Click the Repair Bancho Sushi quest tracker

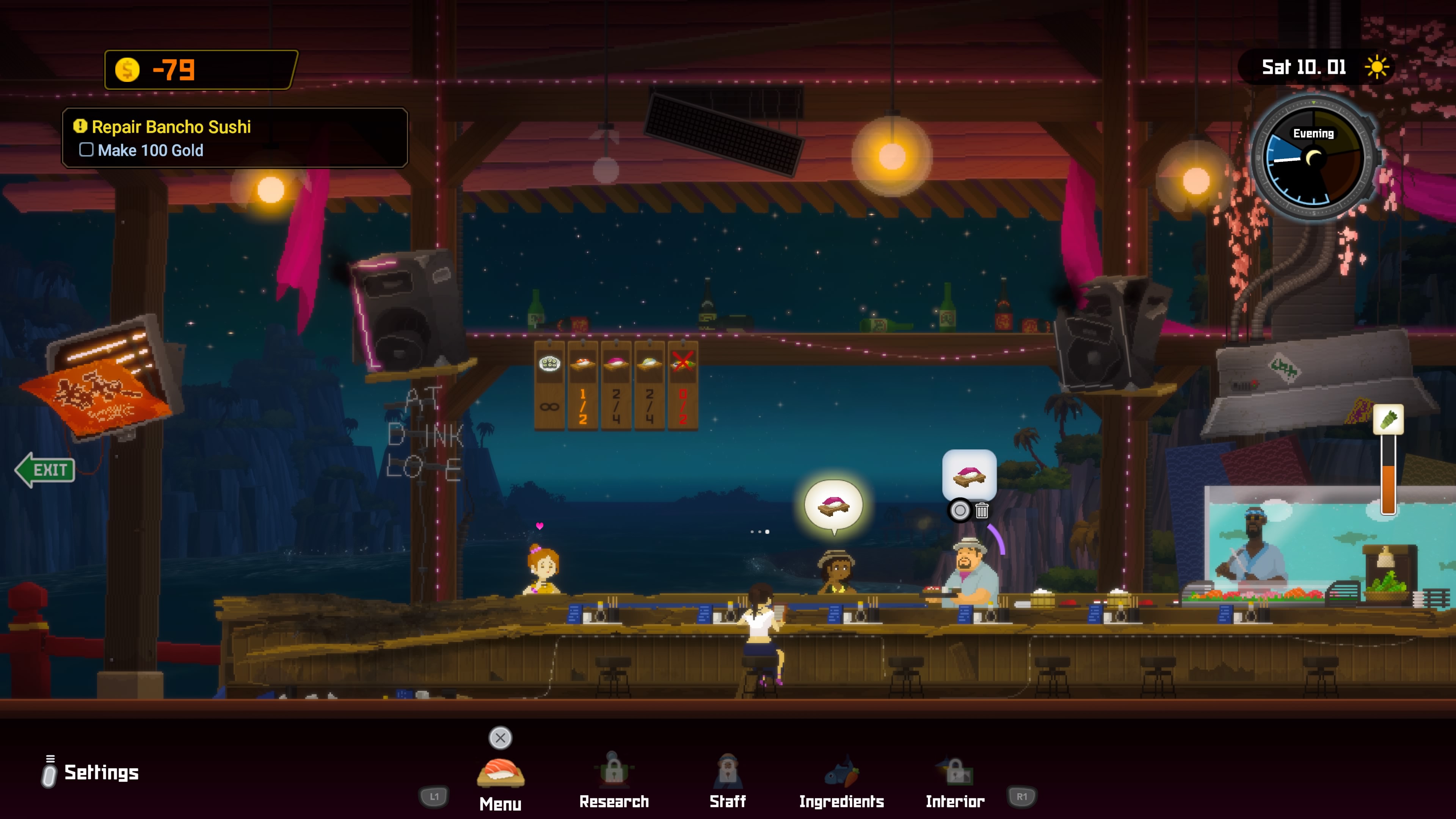coord(235,138)
